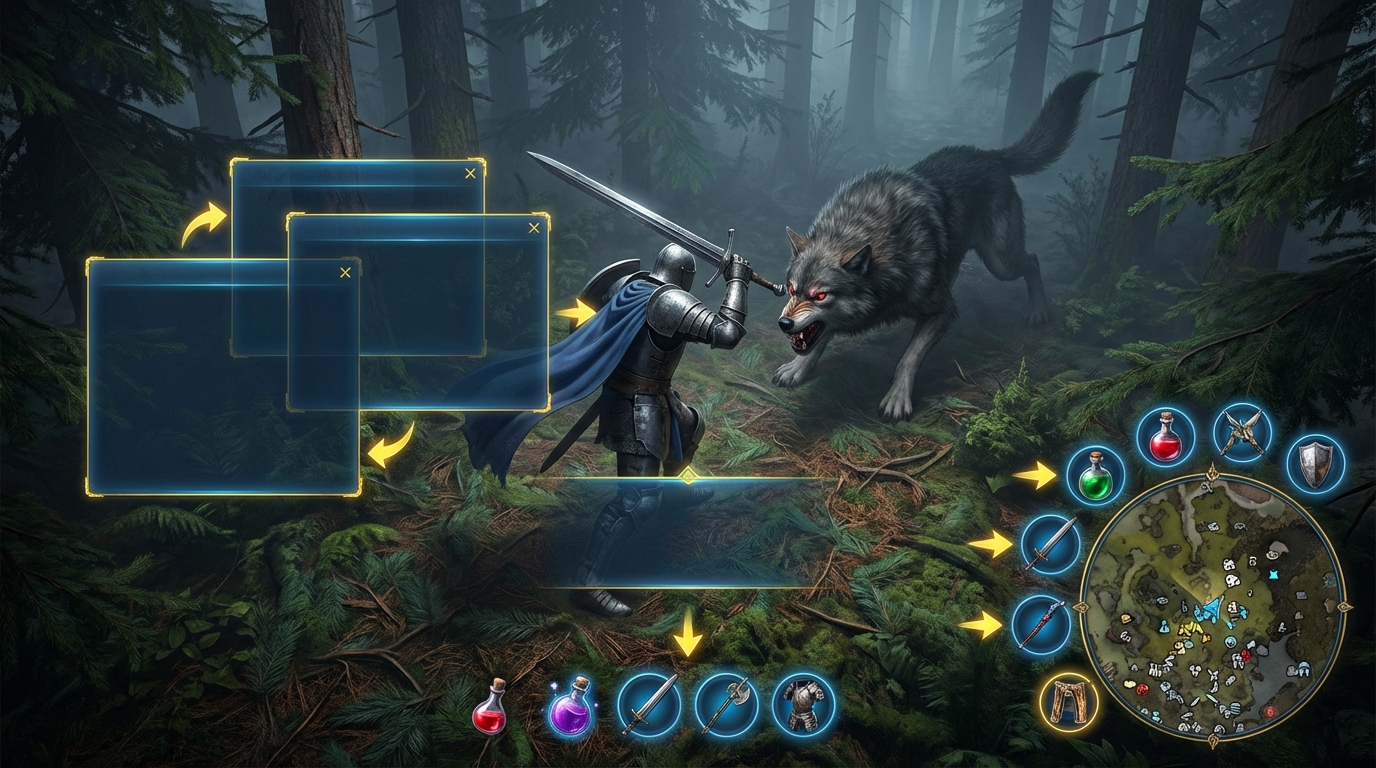This screenshot has width=1376, height=768.
Task: Close the largest translucent panel window
Action: coord(345,272)
